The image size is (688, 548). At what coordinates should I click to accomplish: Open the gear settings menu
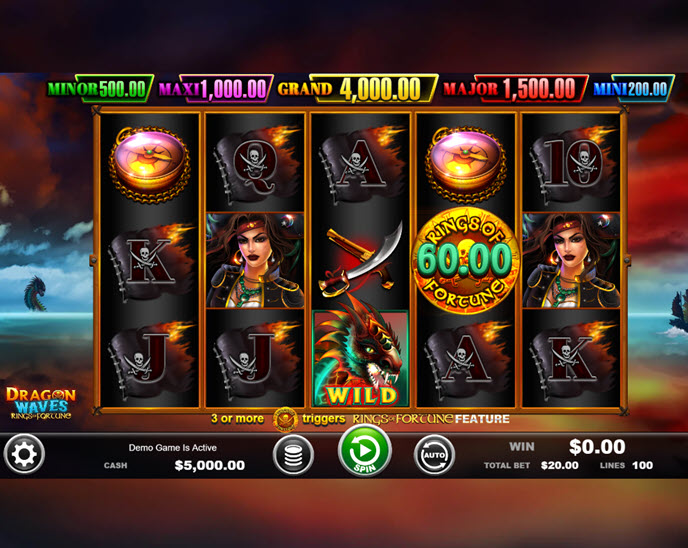click(x=24, y=455)
